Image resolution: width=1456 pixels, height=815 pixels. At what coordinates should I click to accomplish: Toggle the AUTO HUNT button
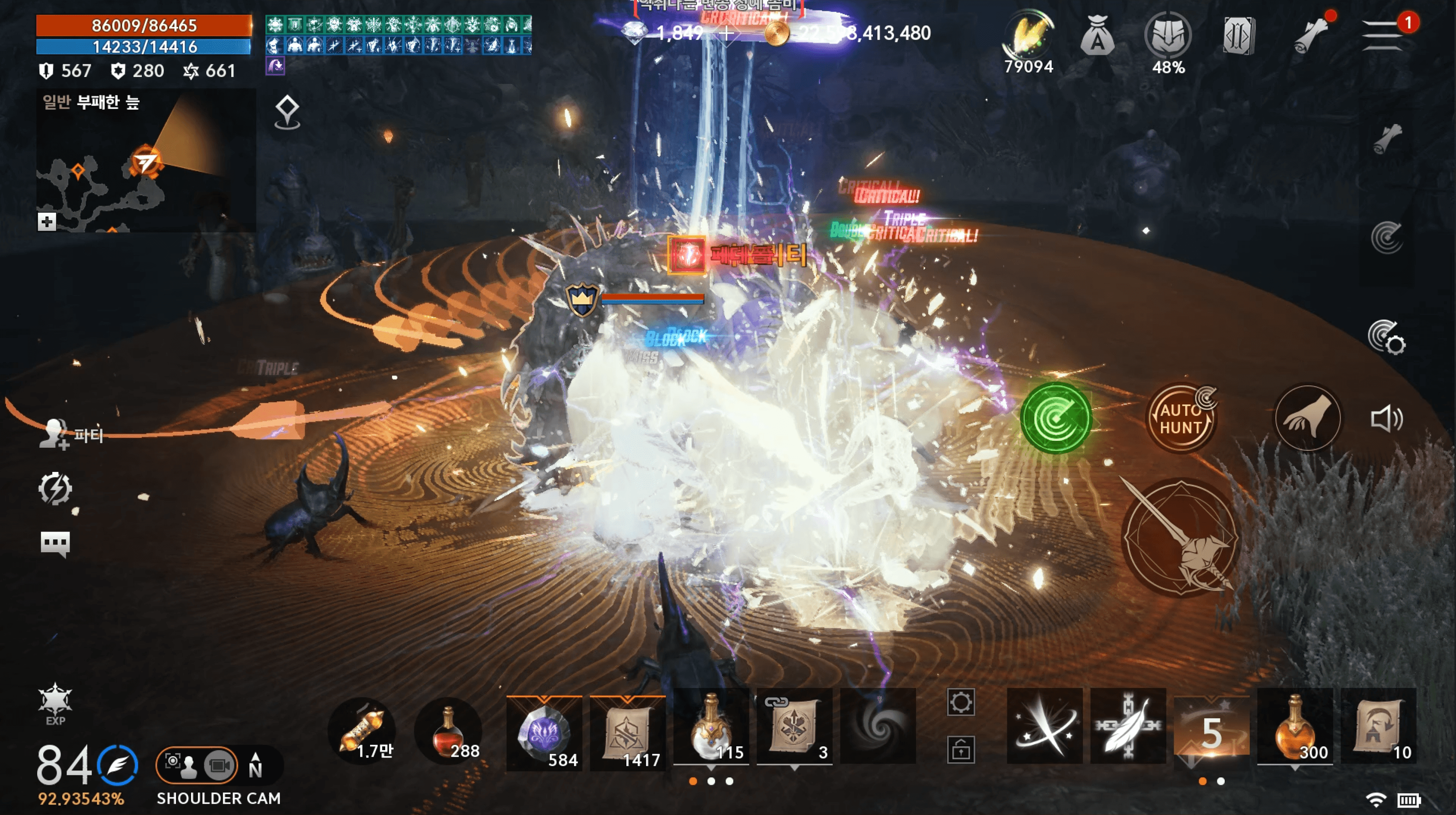click(1180, 418)
